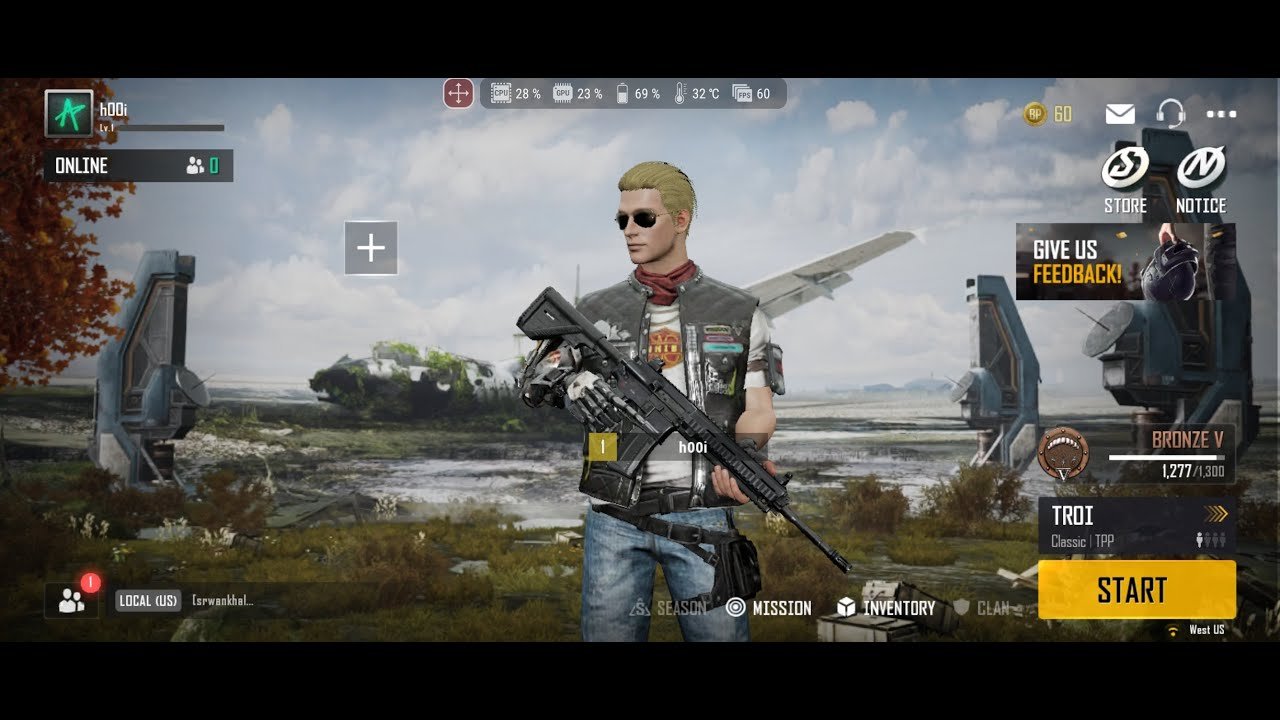The image size is (1280, 720).
Task: Open the TROI Classic TPP mode selector
Action: (1136, 526)
